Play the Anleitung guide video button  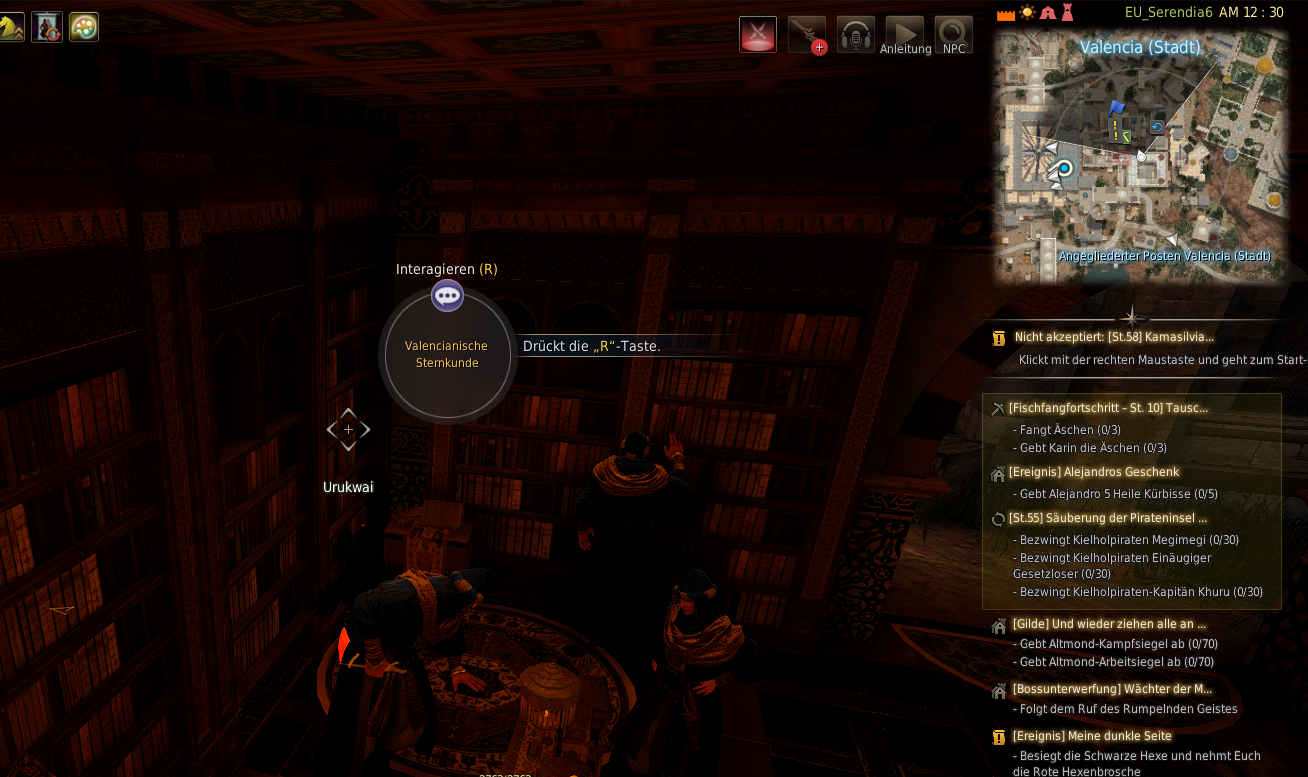click(905, 35)
